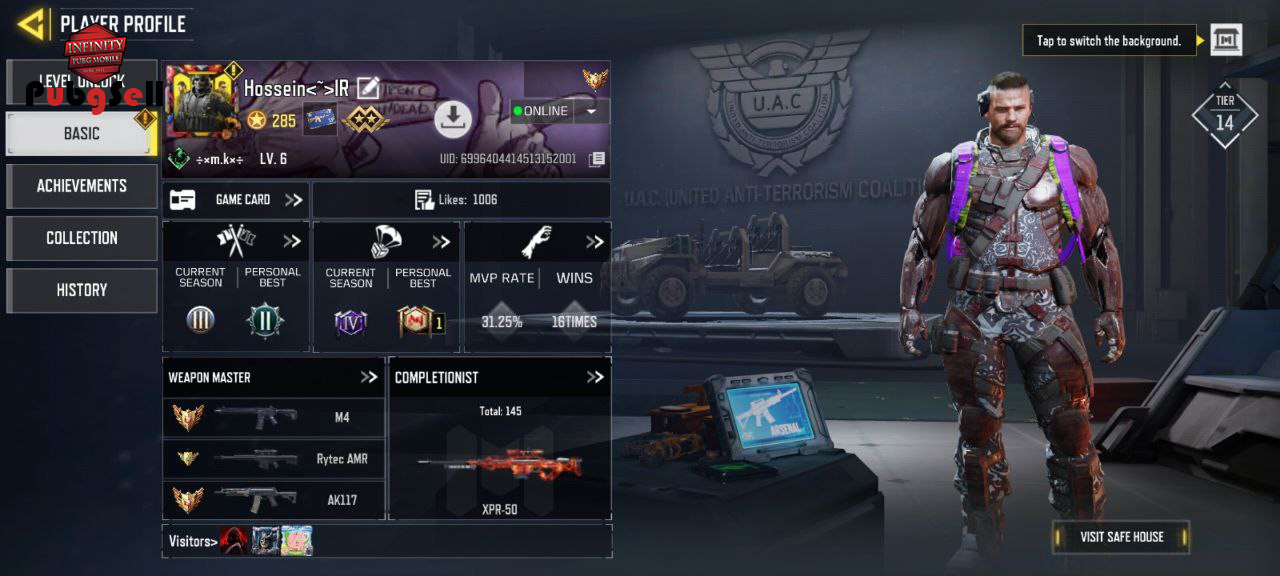Copy the UID number
This screenshot has width=1280, height=576.
click(596, 159)
